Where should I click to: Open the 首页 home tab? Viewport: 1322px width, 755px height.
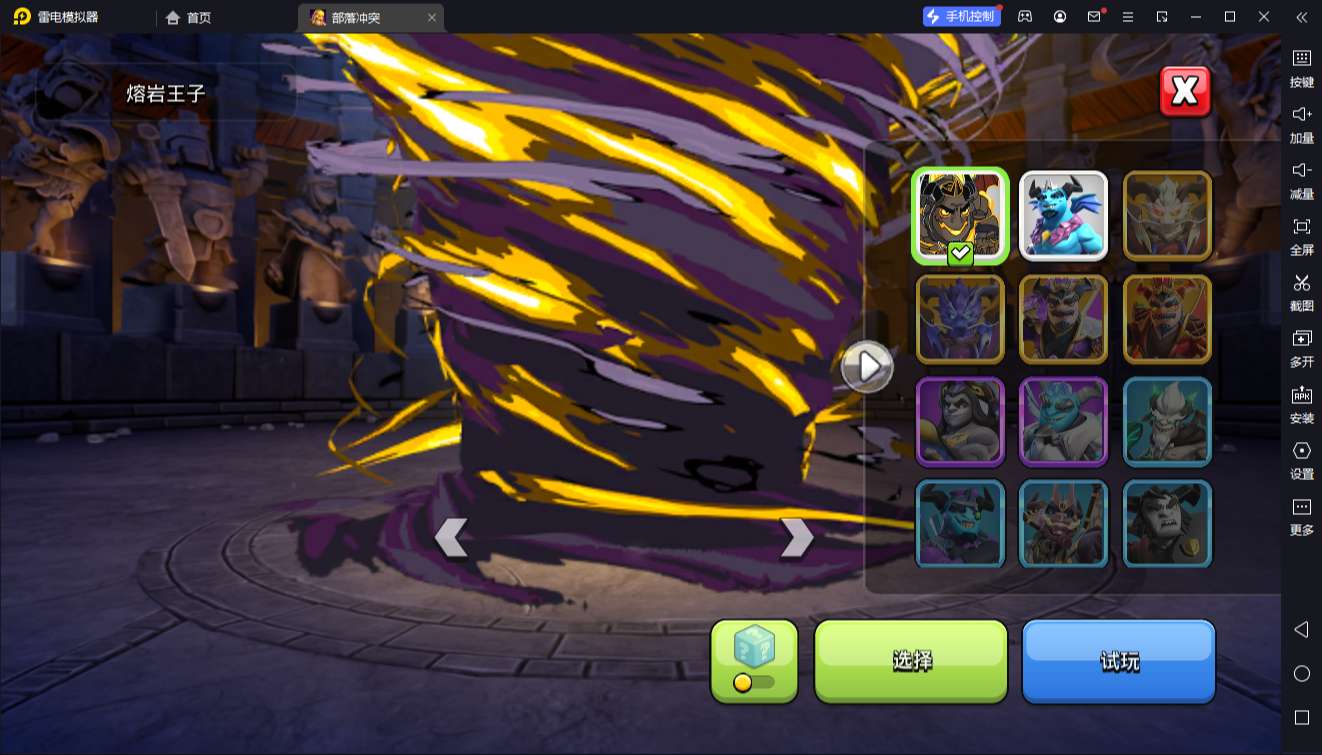point(189,17)
